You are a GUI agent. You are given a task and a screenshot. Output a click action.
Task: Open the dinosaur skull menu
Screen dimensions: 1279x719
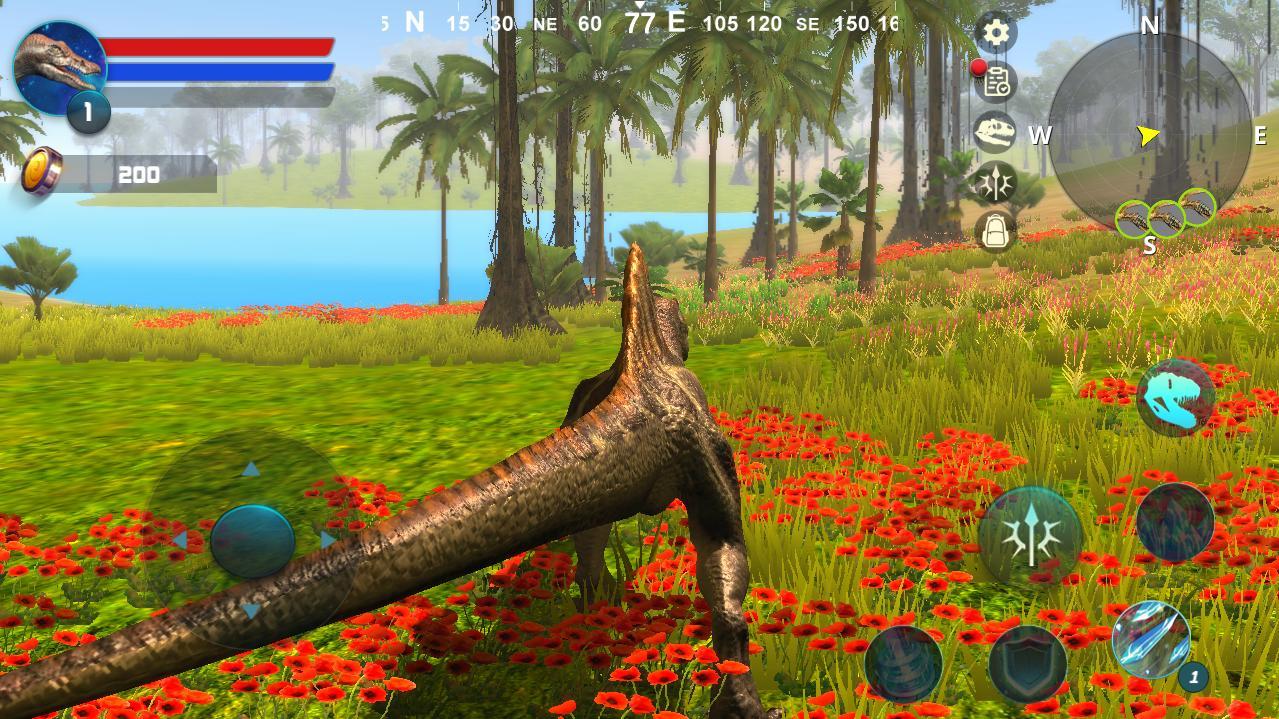pos(996,133)
